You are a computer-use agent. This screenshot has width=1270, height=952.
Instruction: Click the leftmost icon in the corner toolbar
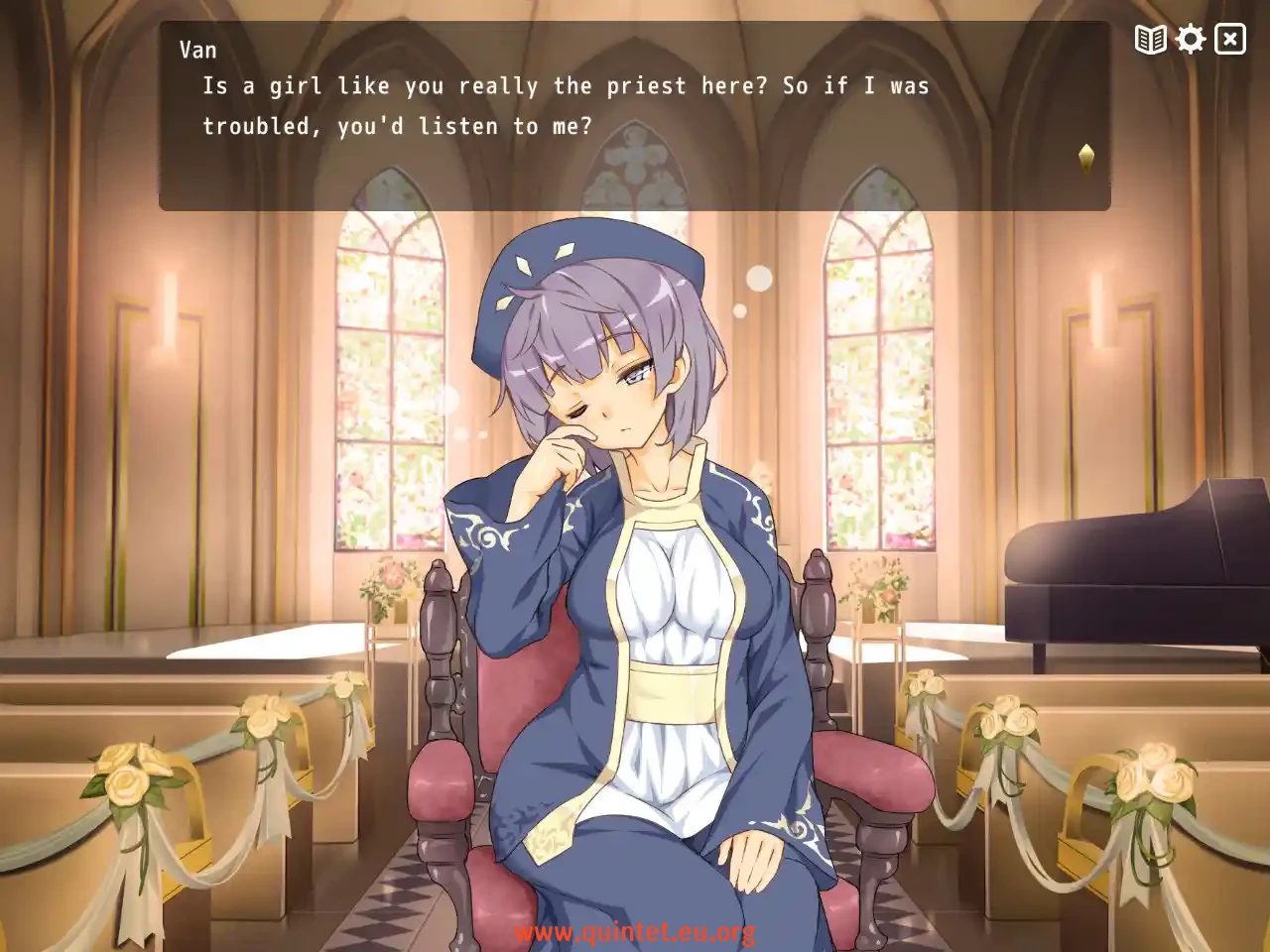[1149, 40]
